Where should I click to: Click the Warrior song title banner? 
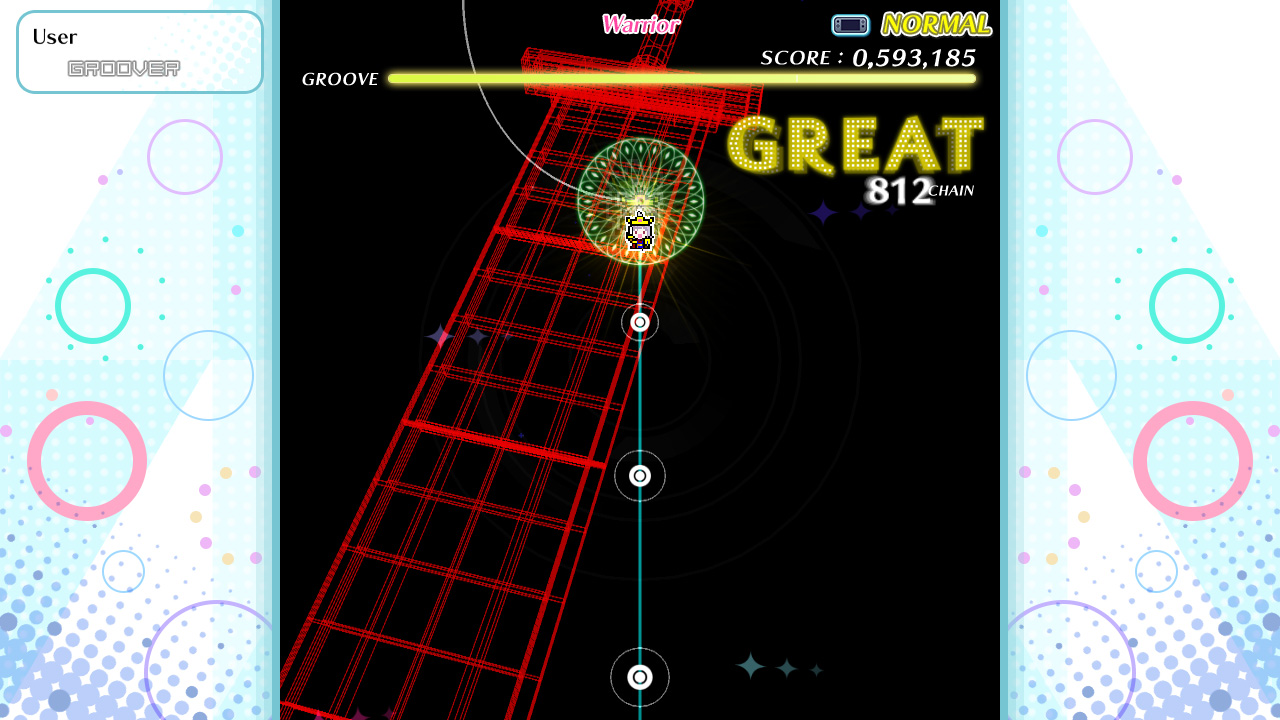pos(640,23)
